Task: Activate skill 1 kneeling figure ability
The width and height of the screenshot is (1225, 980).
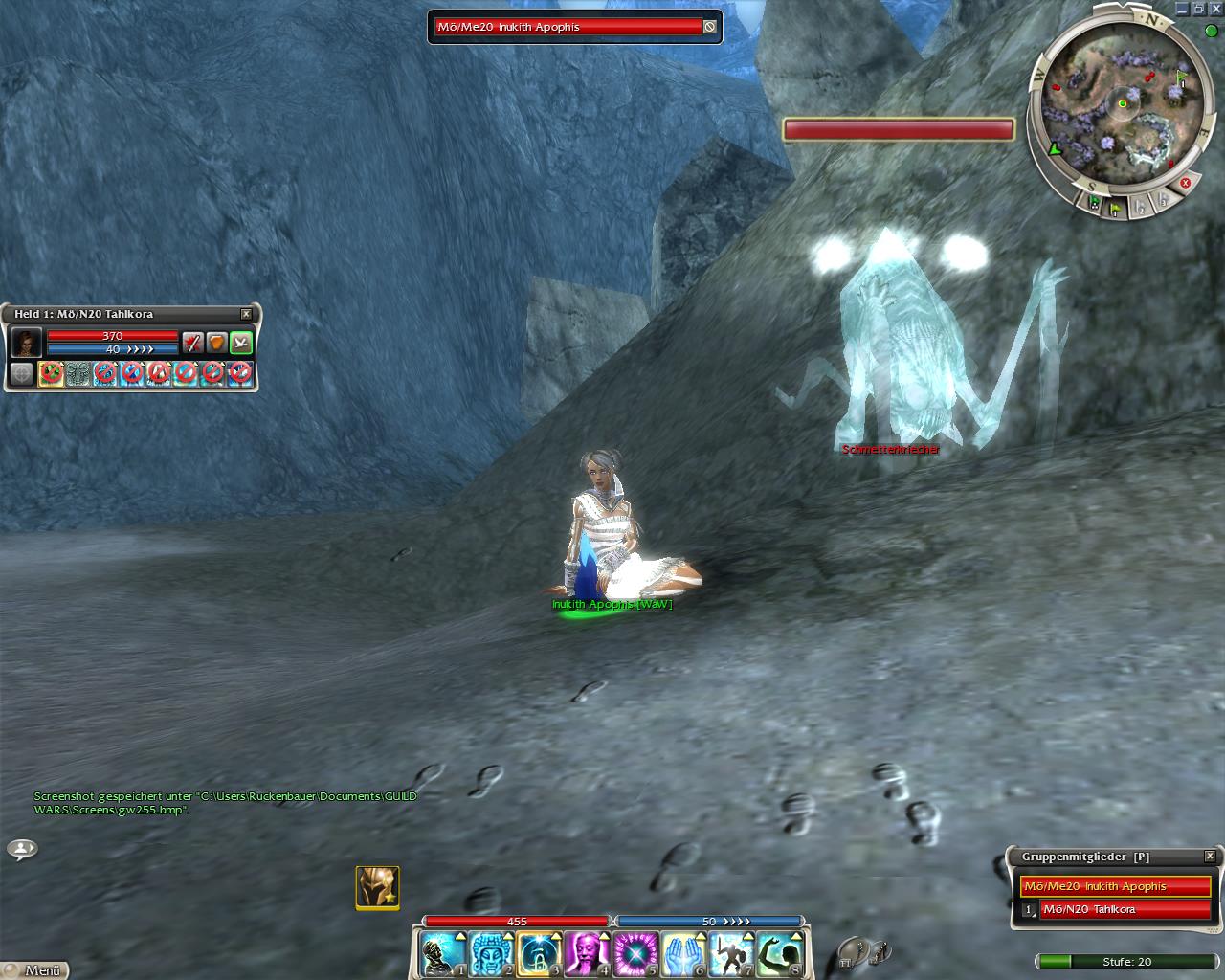Action: pos(443,954)
